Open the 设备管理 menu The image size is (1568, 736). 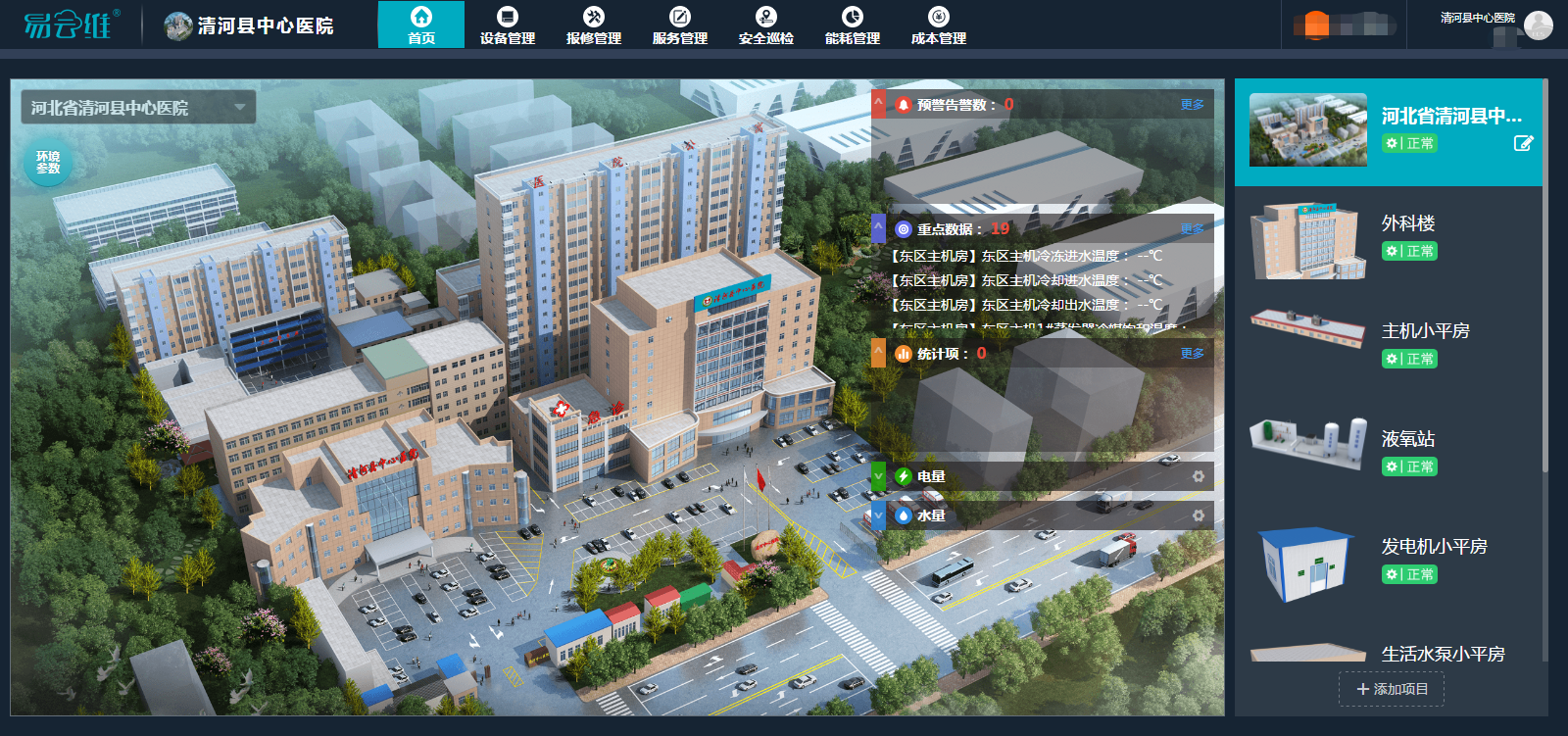tap(508, 25)
